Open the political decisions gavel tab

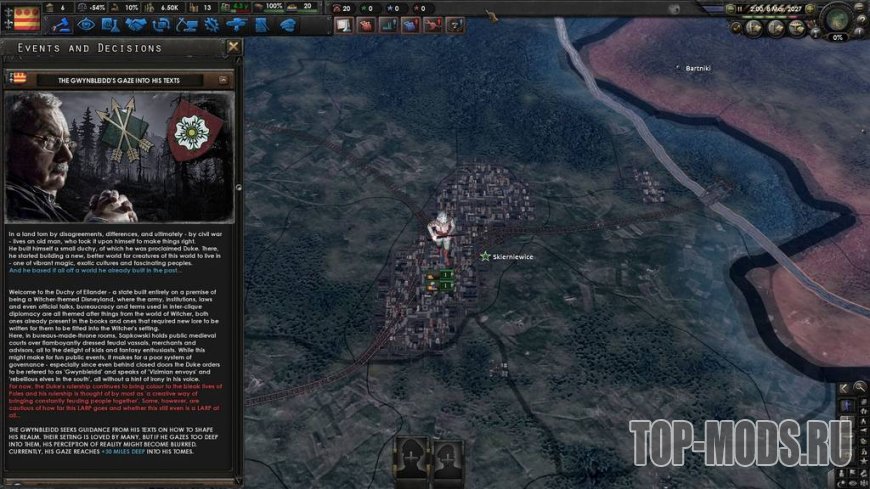coord(59,24)
